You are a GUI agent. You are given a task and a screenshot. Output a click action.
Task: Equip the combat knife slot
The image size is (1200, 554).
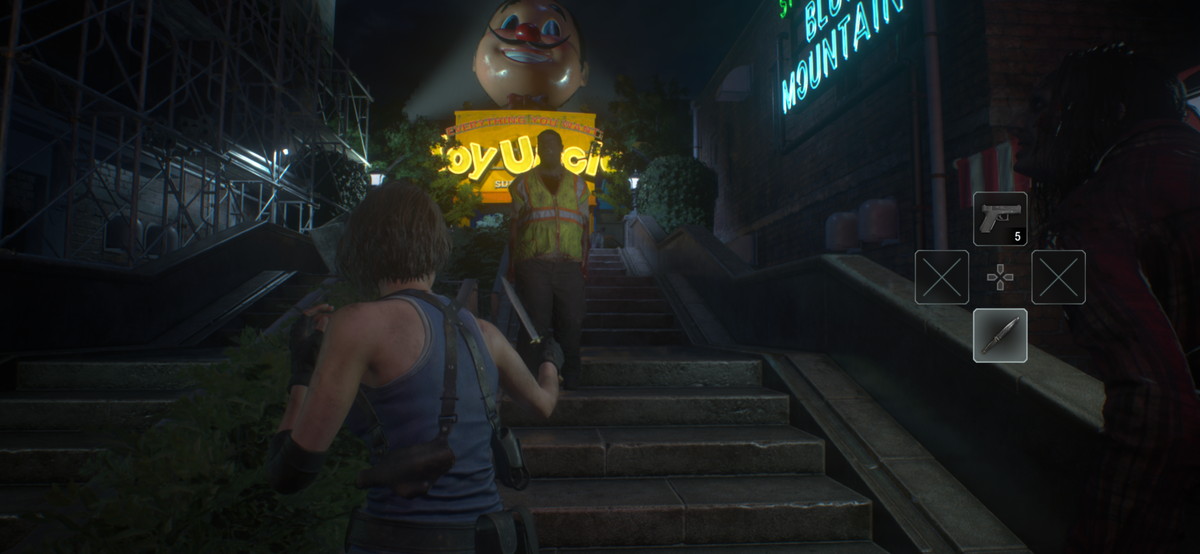[x=1000, y=335]
